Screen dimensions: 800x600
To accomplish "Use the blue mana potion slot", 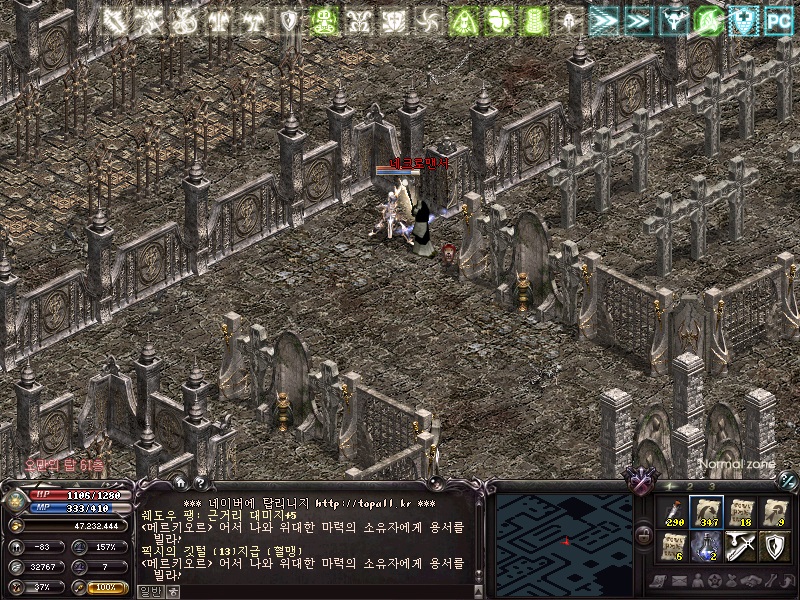I will point(706,546).
